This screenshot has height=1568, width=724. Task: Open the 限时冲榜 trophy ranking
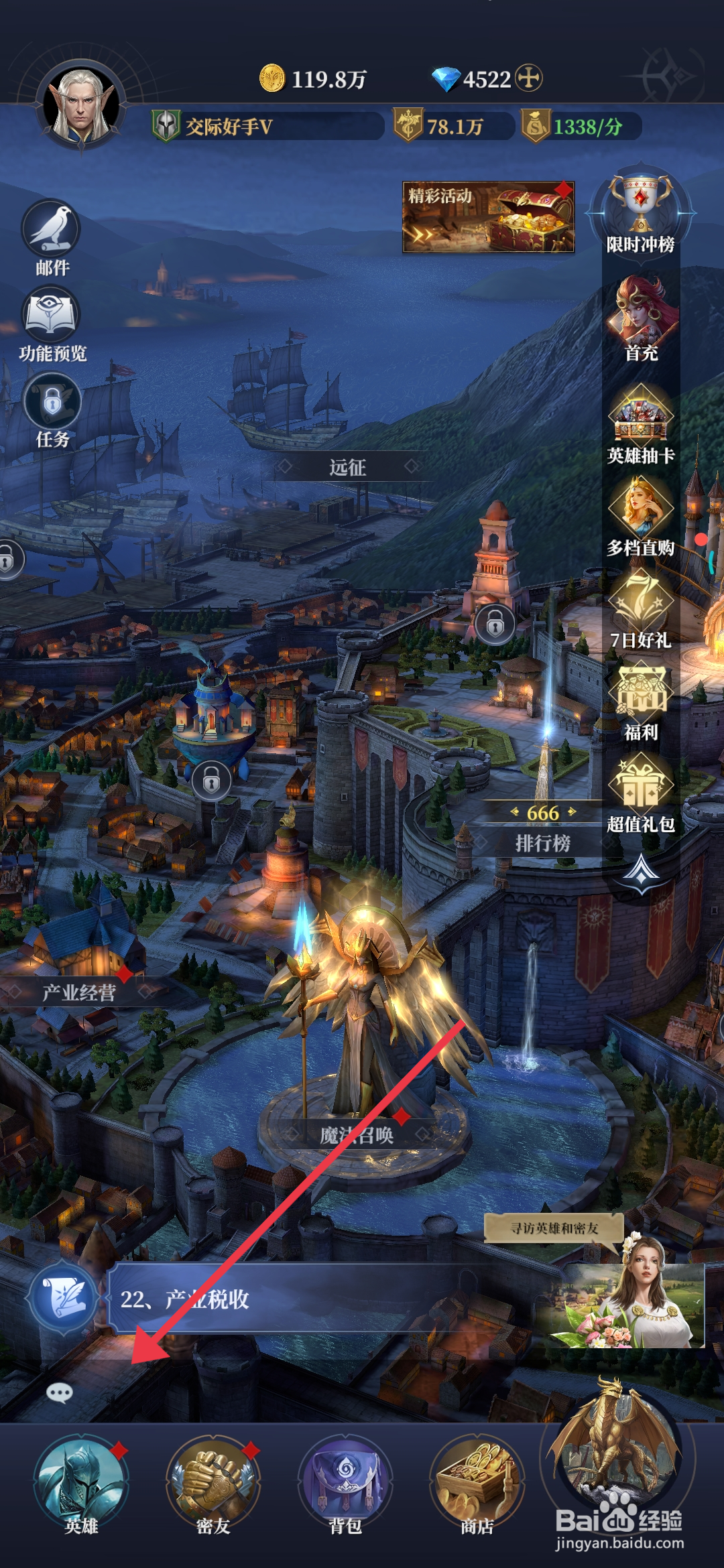(x=640, y=204)
